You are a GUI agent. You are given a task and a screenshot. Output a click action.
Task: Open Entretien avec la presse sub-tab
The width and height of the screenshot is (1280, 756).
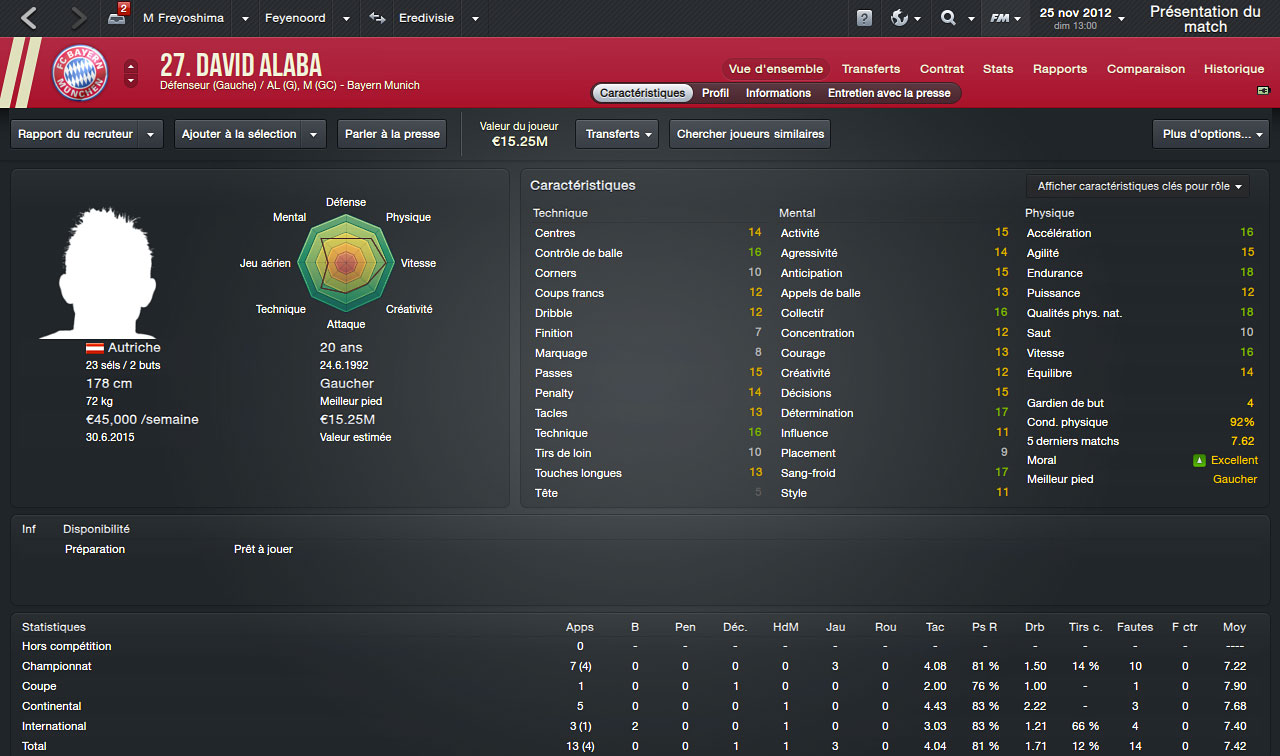tap(889, 93)
